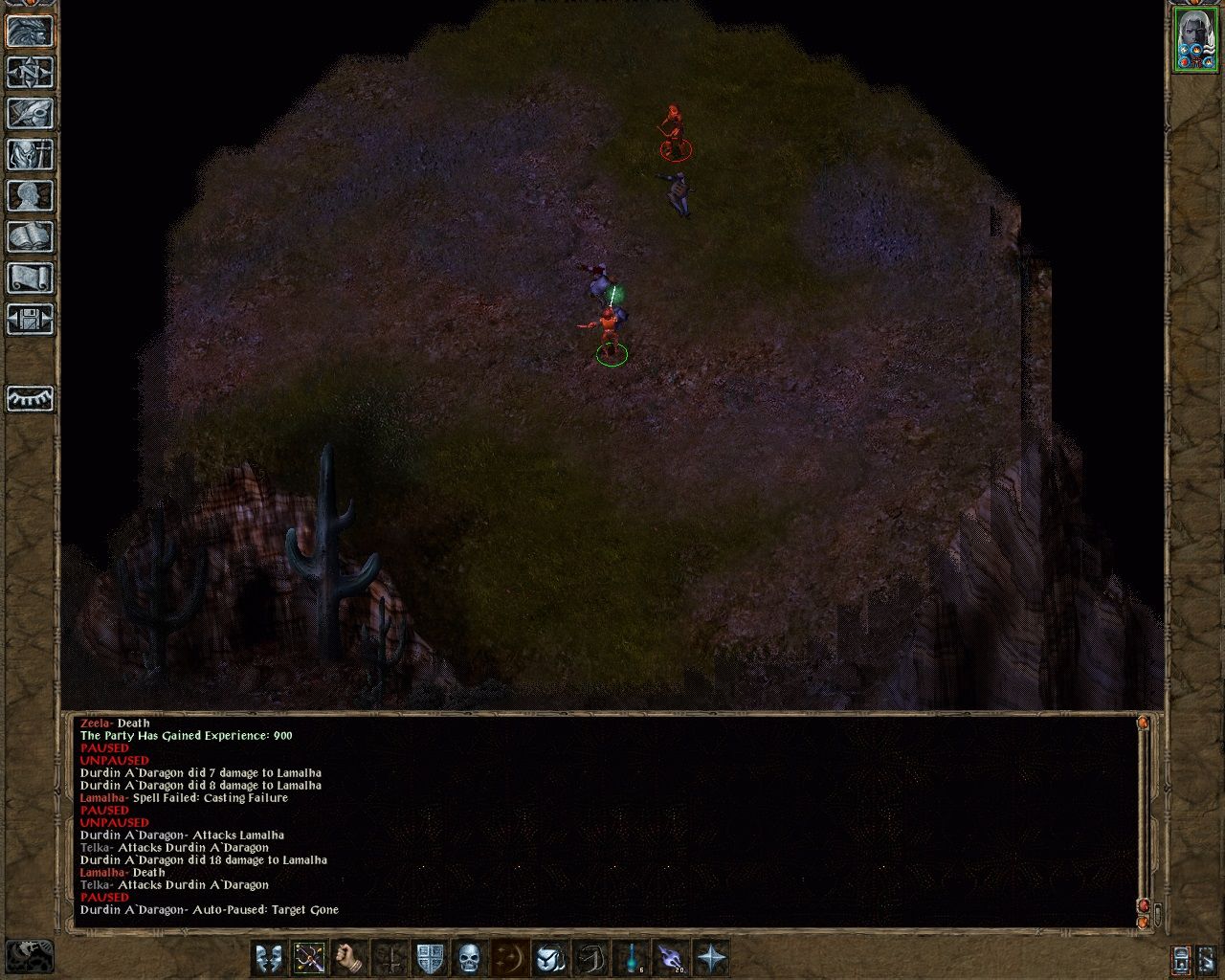The image size is (1225, 980).
Task: Open the mage spellbook
Action: click(x=30, y=237)
